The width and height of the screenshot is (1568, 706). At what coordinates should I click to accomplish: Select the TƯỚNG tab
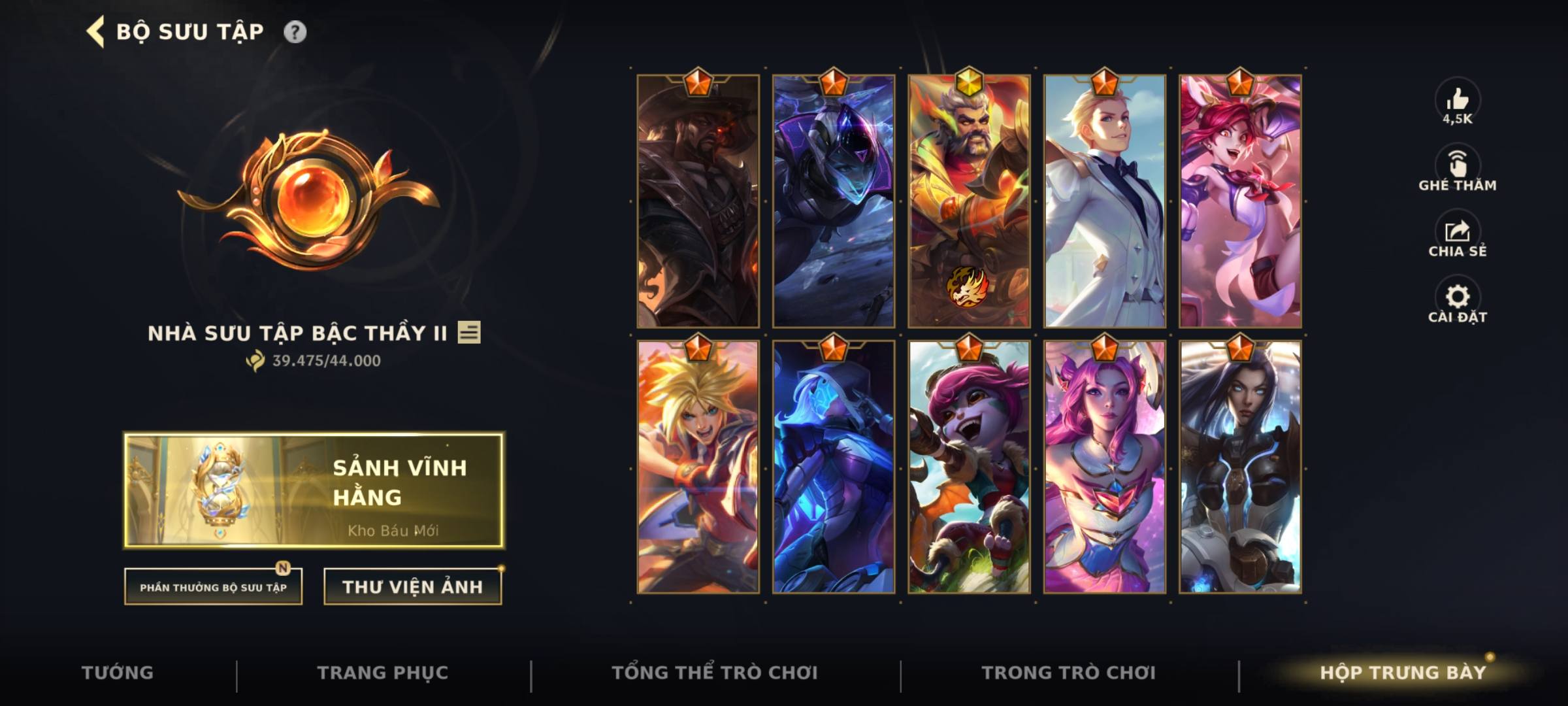click(x=118, y=671)
